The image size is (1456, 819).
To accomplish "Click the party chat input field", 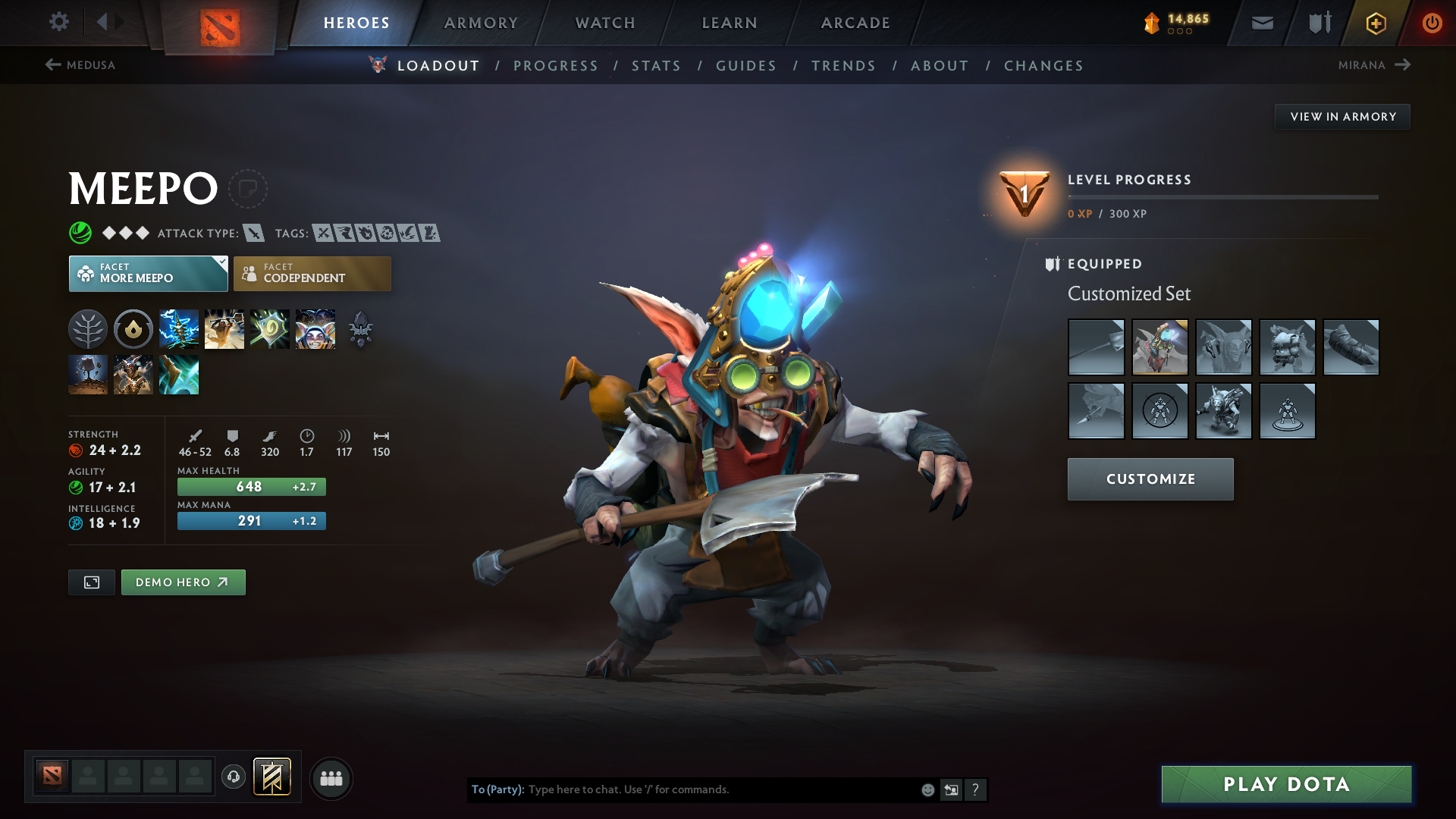I will tap(720, 789).
